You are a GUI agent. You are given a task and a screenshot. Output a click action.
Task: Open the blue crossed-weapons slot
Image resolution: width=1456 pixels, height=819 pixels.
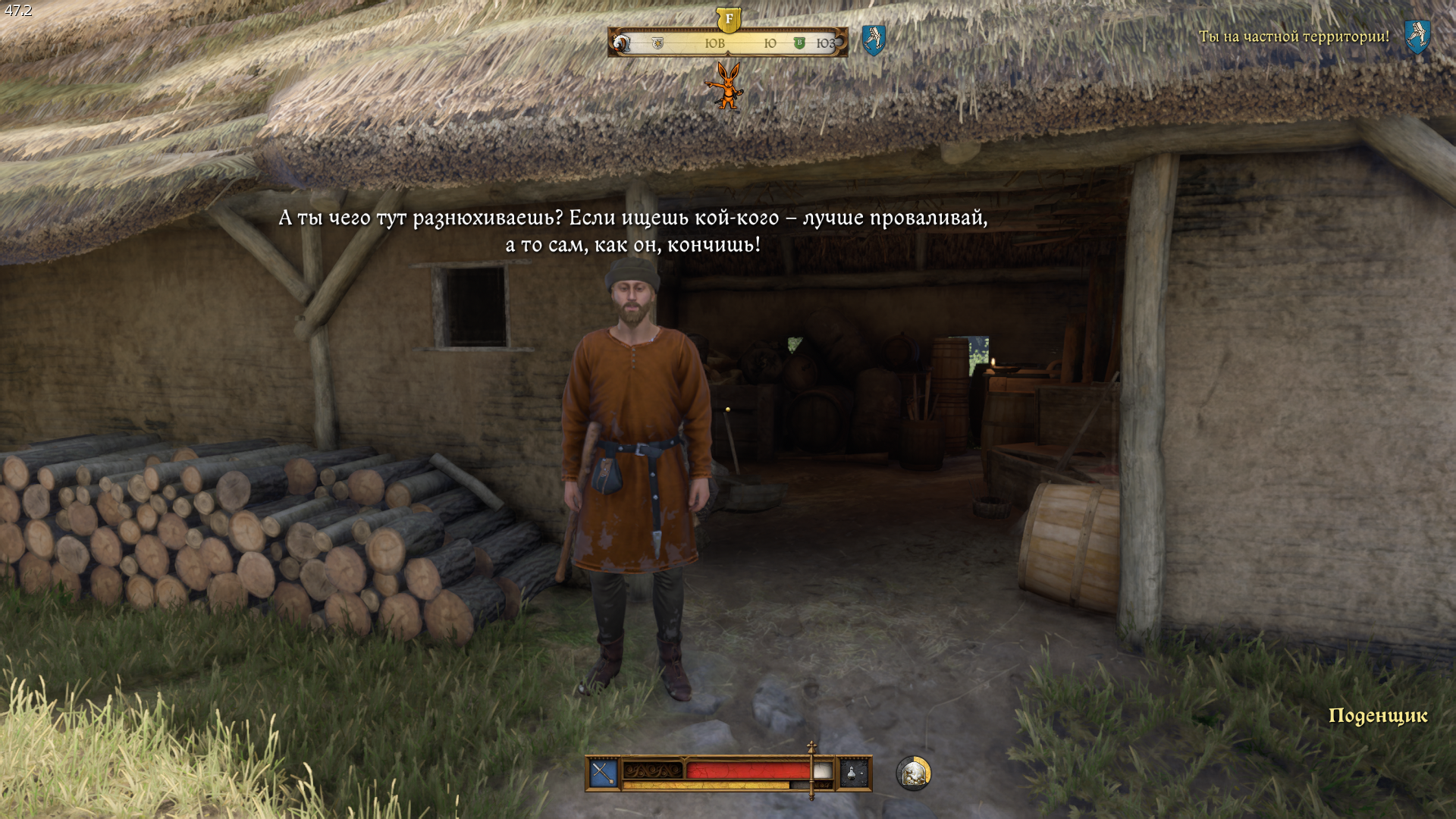[604, 773]
